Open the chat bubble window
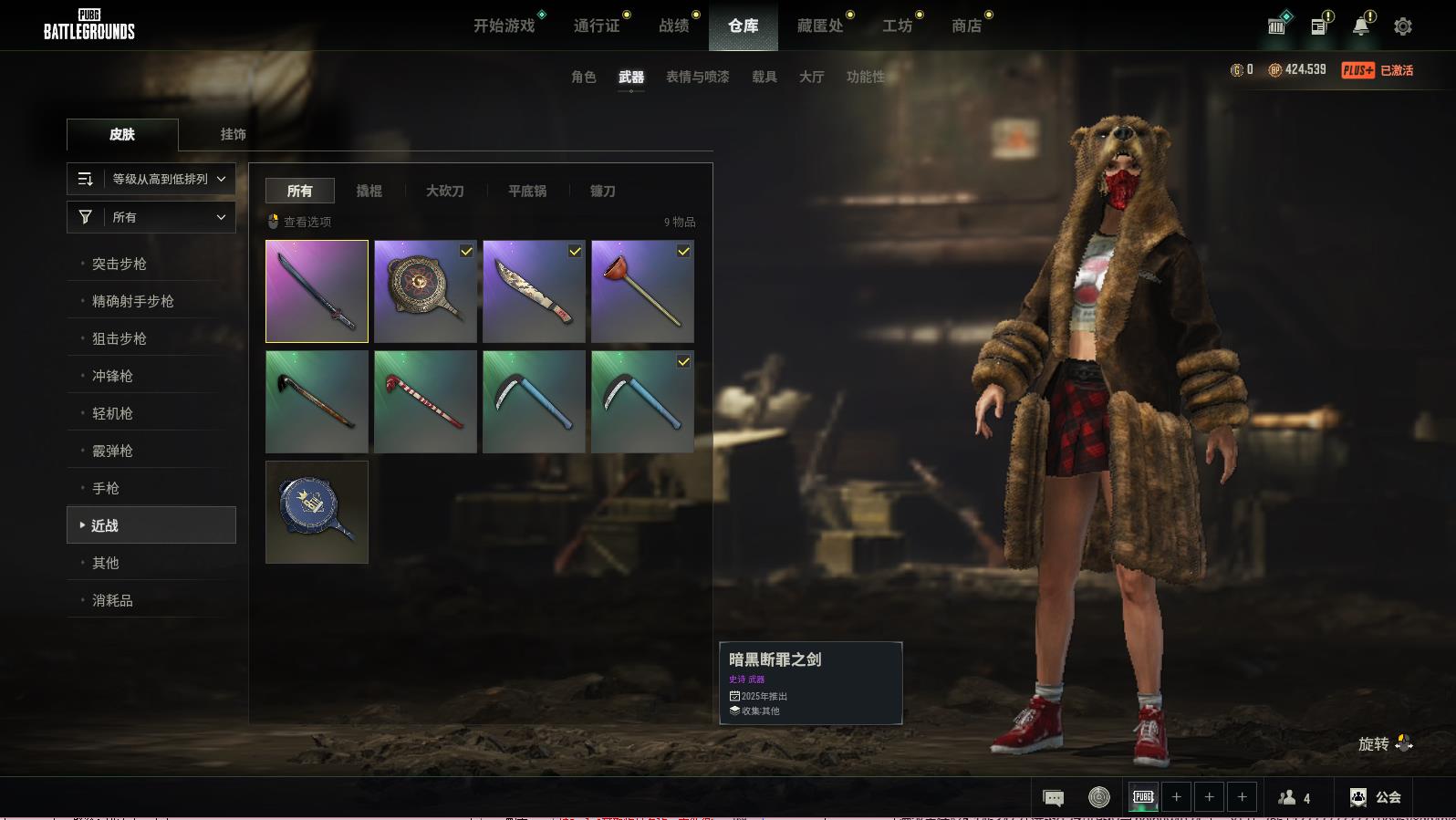Viewport: 1456px width, 820px height. [1053, 798]
